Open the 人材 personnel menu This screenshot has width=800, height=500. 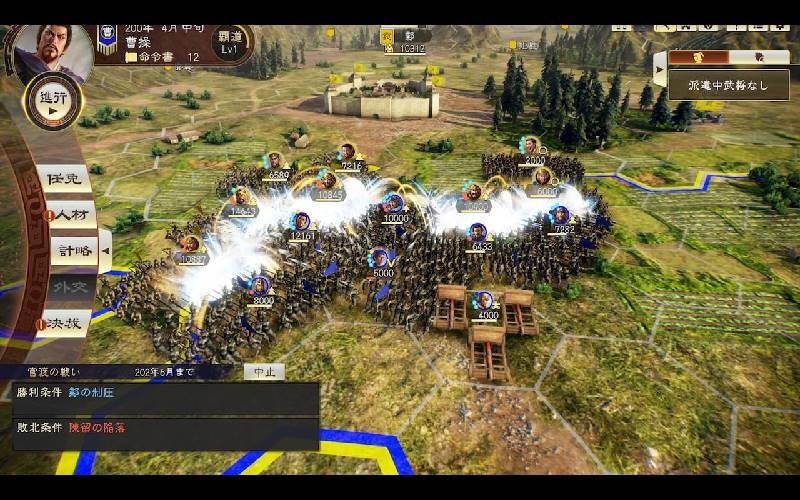70,214
